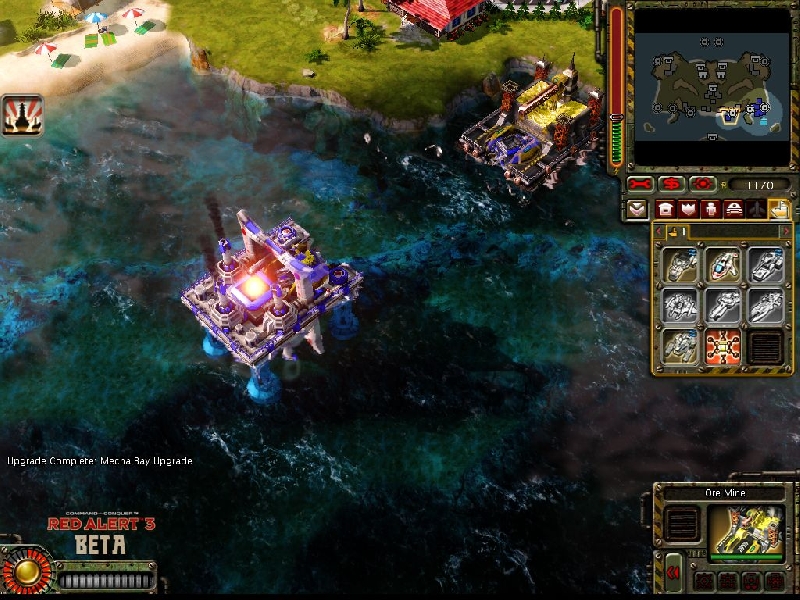
Task: Select the highlighted navy production tab
Action: pyautogui.click(x=779, y=210)
